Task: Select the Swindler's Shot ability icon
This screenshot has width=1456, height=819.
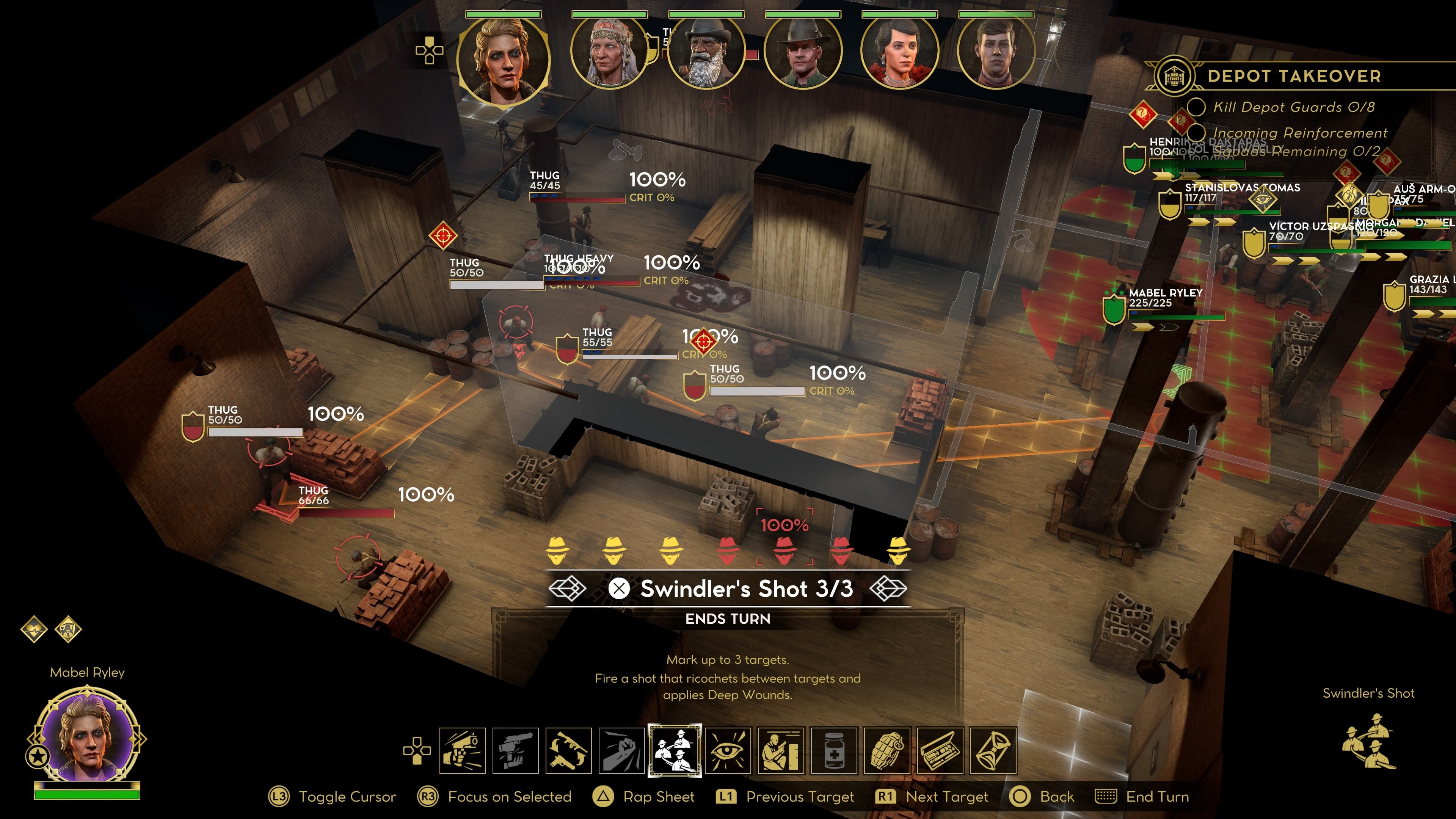Action: tap(675, 751)
